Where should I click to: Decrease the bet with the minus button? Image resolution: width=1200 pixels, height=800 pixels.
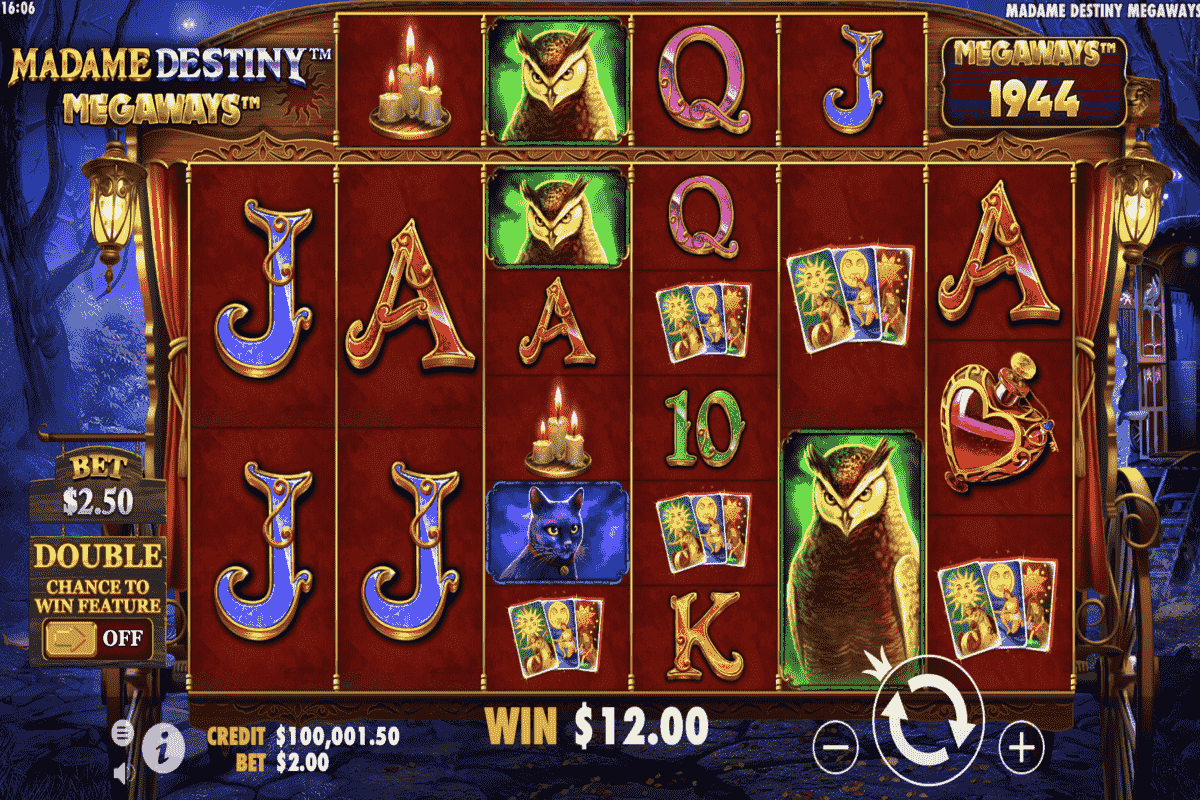[836, 746]
